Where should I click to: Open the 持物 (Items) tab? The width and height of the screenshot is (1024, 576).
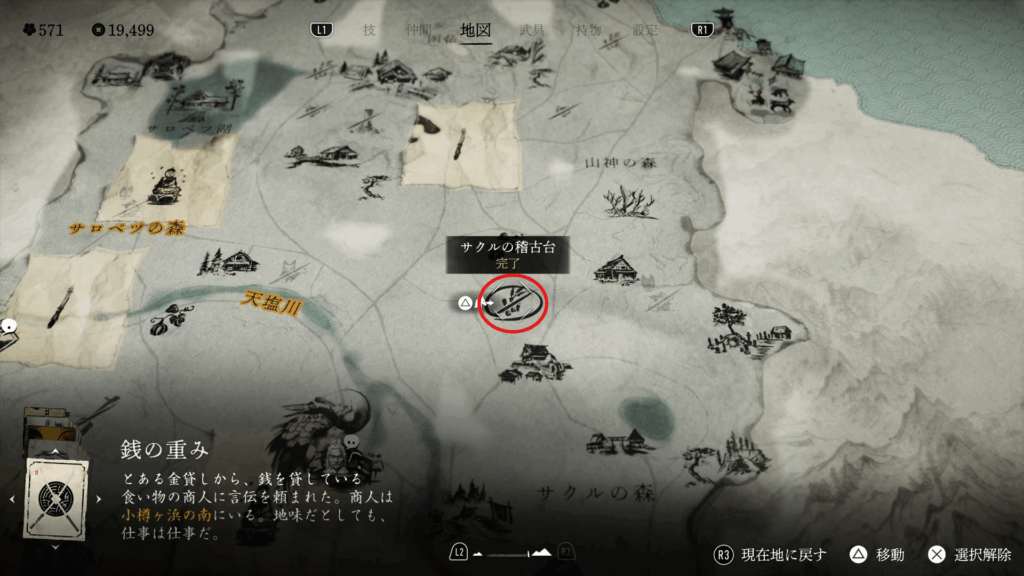point(588,30)
